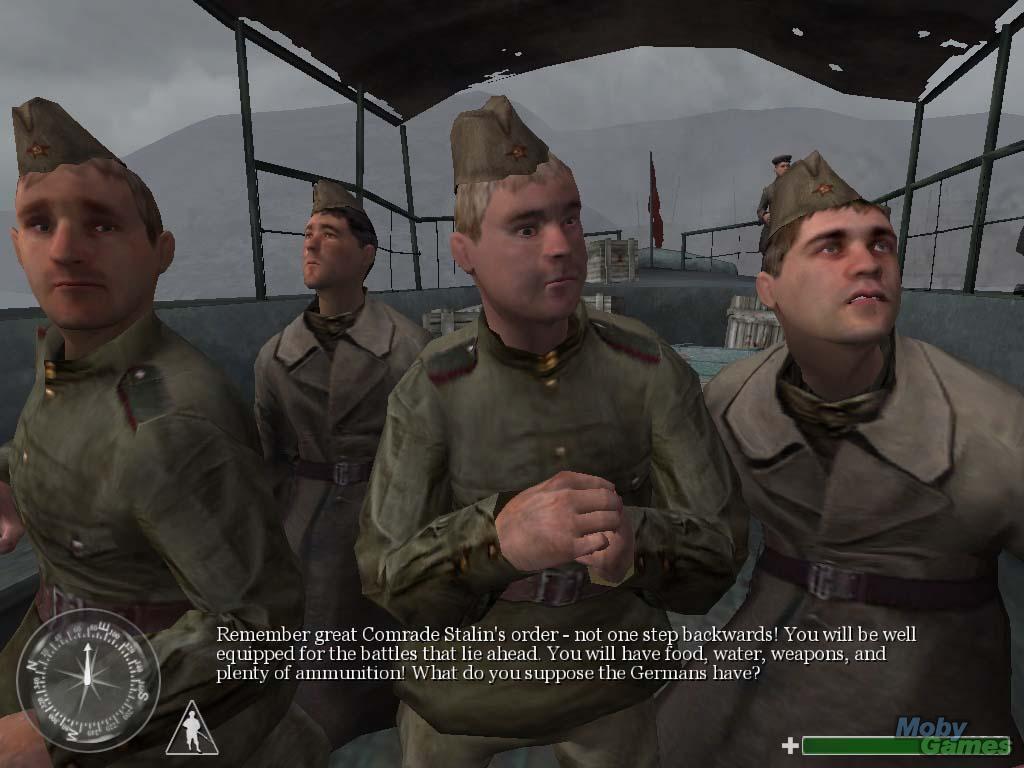The width and height of the screenshot is (1024, 768).
Task: Click the compass in the corner
Action: [88, 680]
